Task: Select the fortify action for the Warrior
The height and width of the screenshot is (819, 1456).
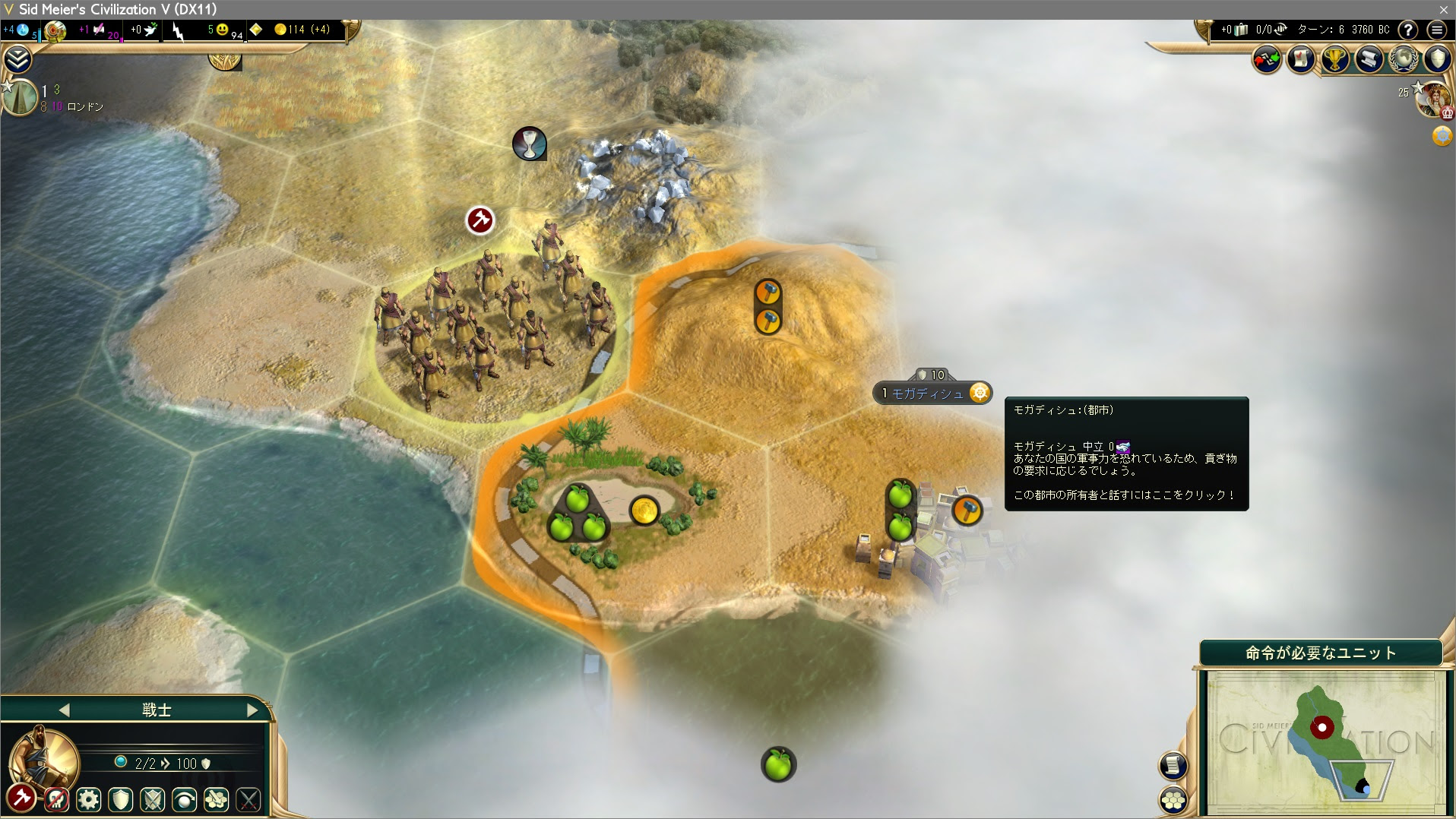Action: point(121,800)
